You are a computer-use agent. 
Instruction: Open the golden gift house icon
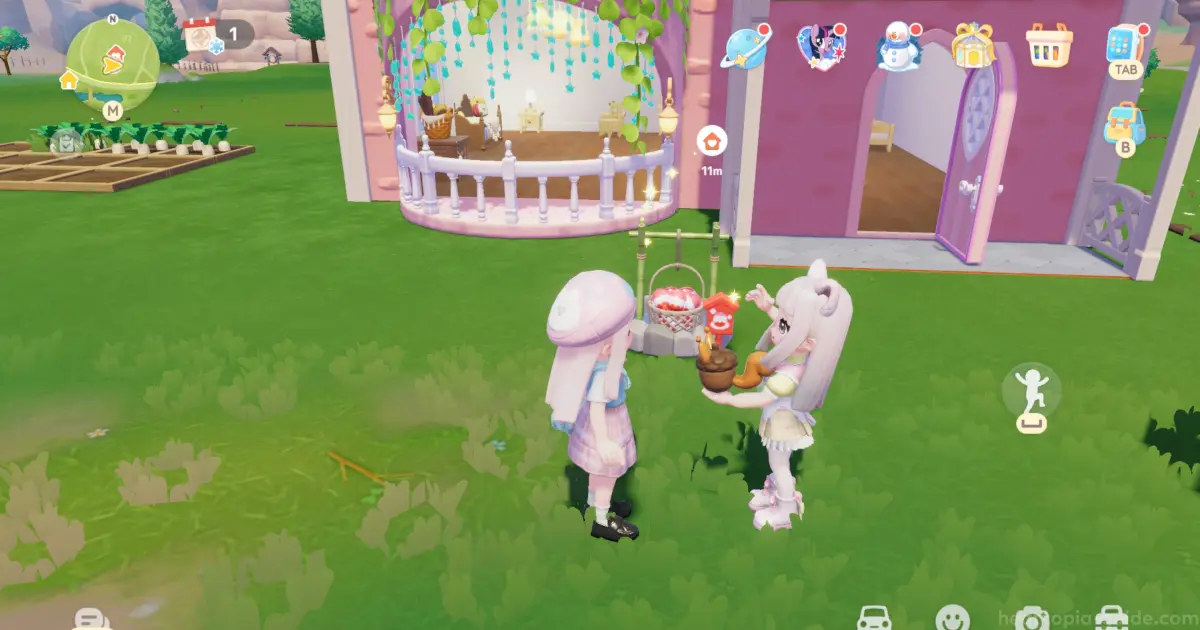(970, 46)
